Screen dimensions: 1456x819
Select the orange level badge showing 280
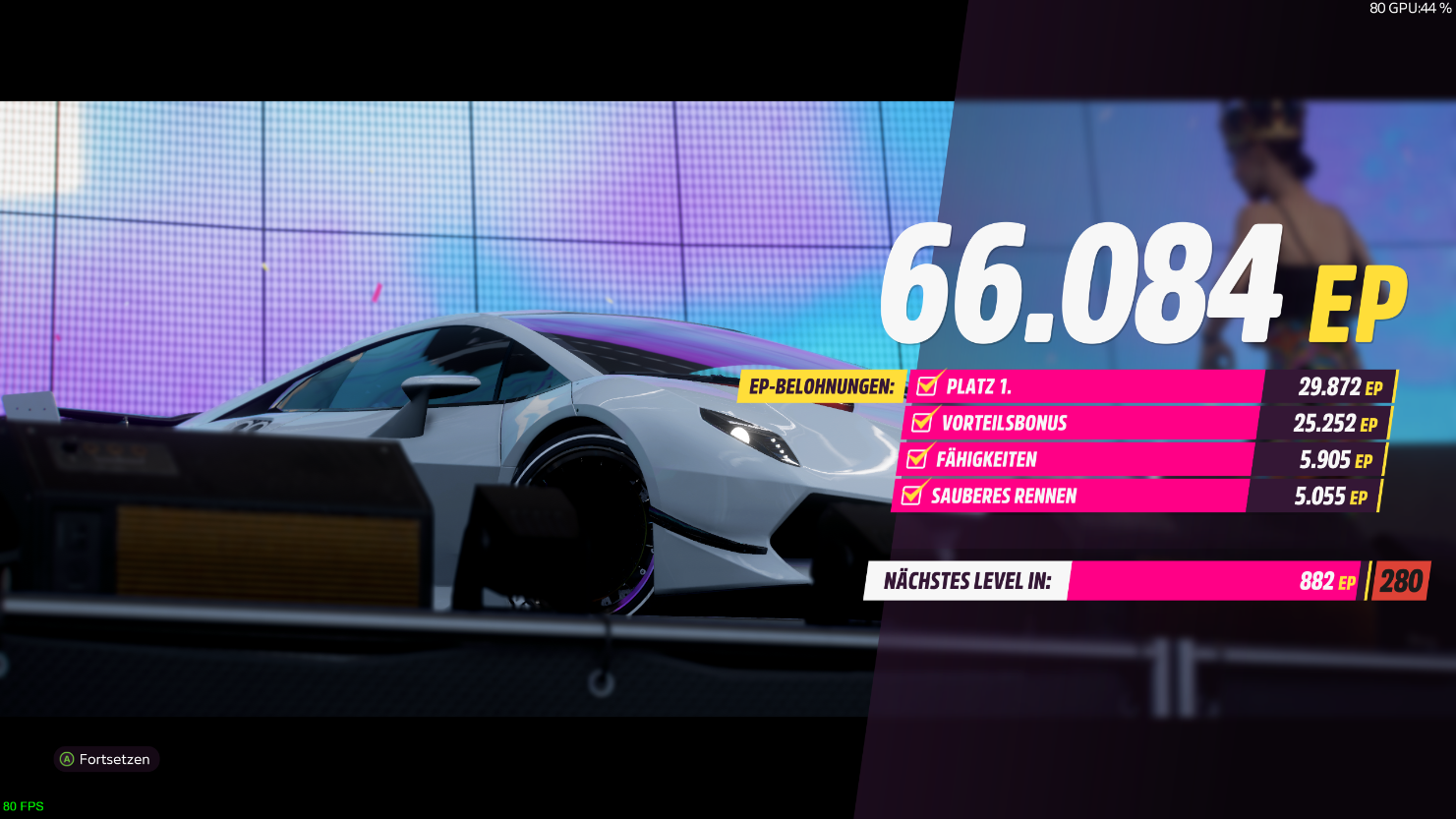(x=1400, y=580)
